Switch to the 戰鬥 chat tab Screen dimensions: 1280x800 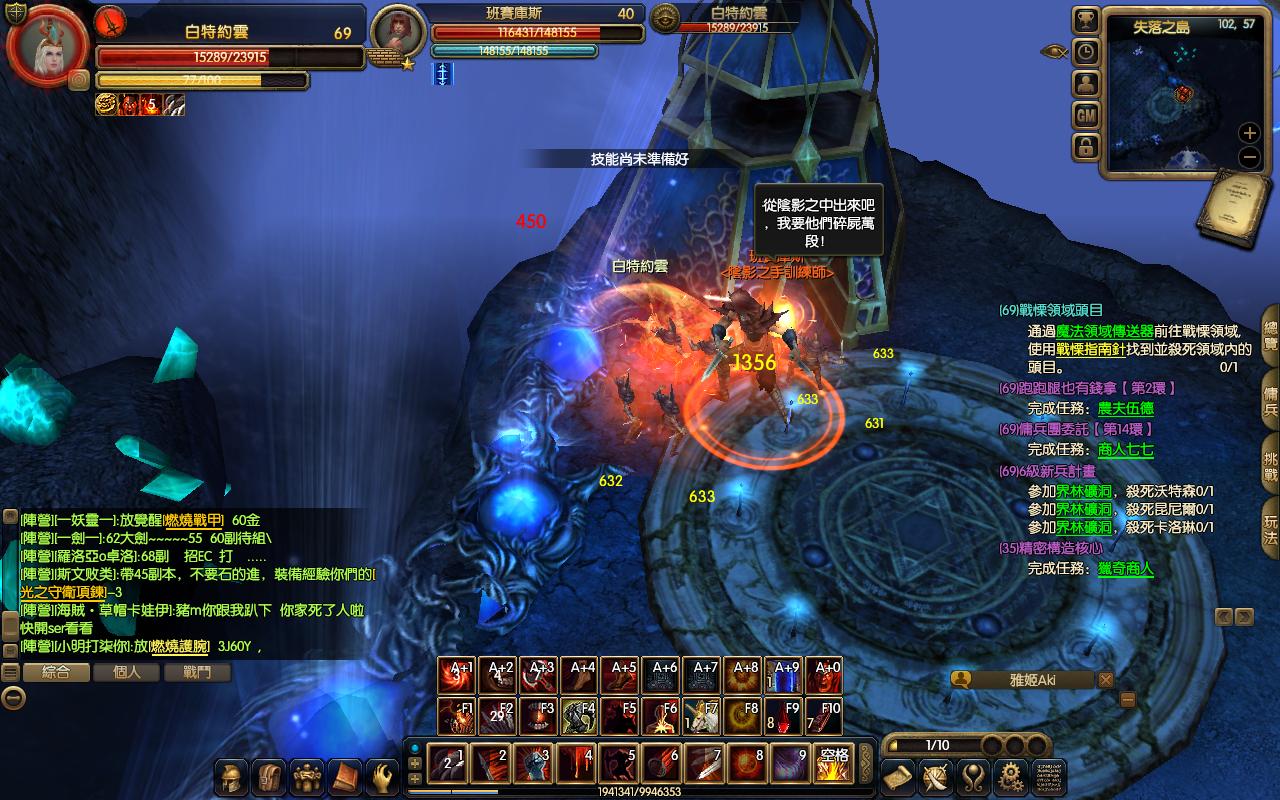tap(198, 672)
